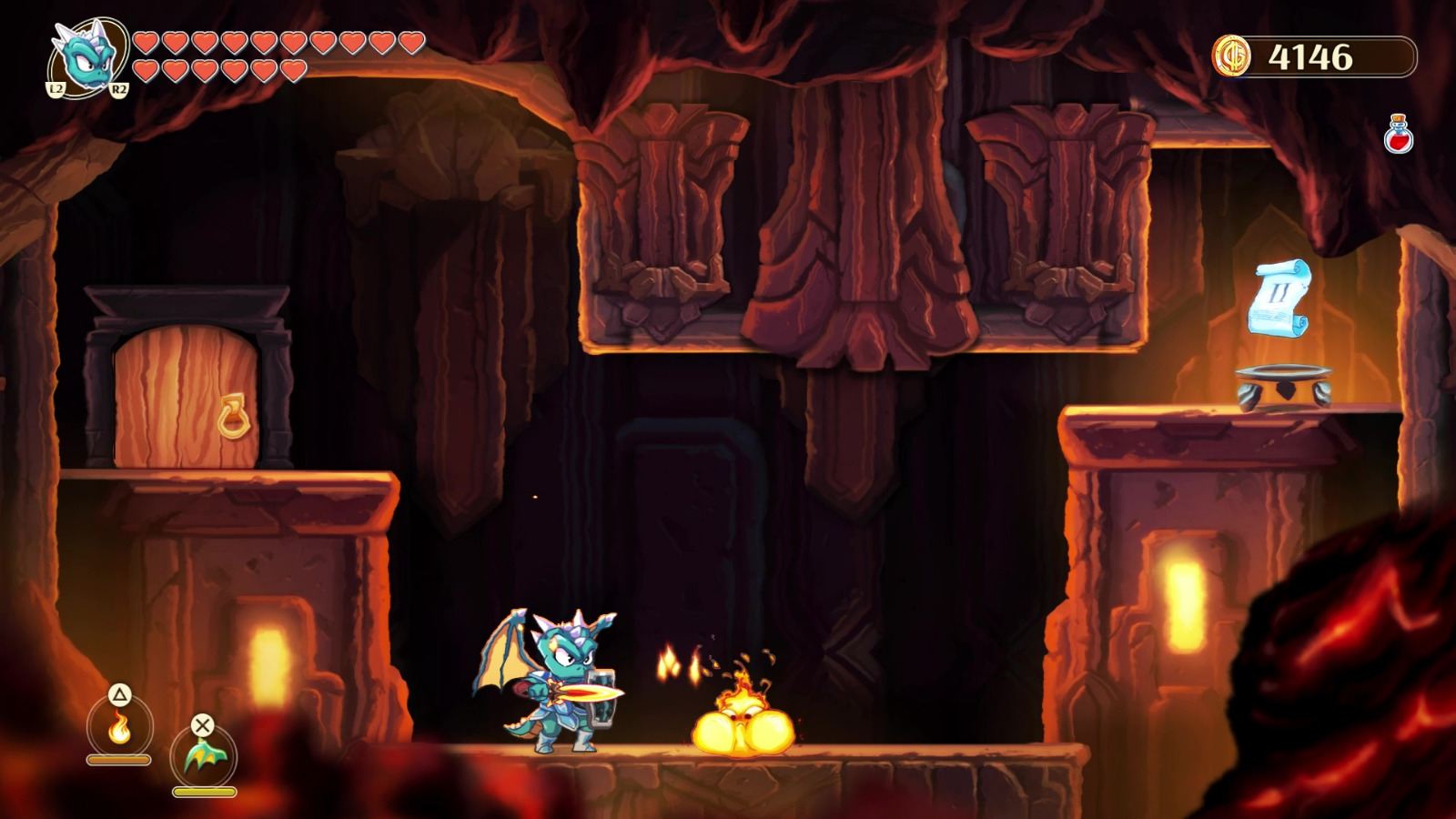
Task: Click the coin counter showing 4146
Action: (x=1310, y=55)
